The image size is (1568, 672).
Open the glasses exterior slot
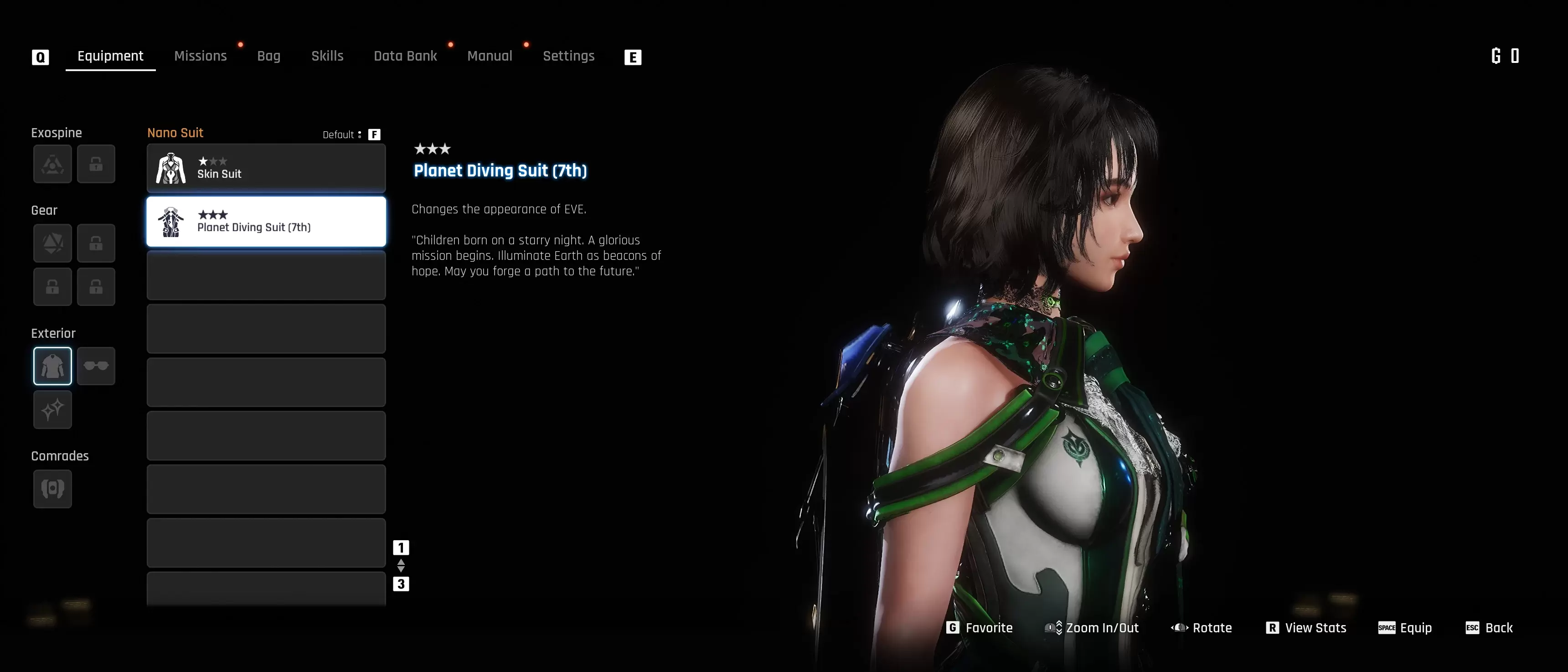tap(96, 366)
